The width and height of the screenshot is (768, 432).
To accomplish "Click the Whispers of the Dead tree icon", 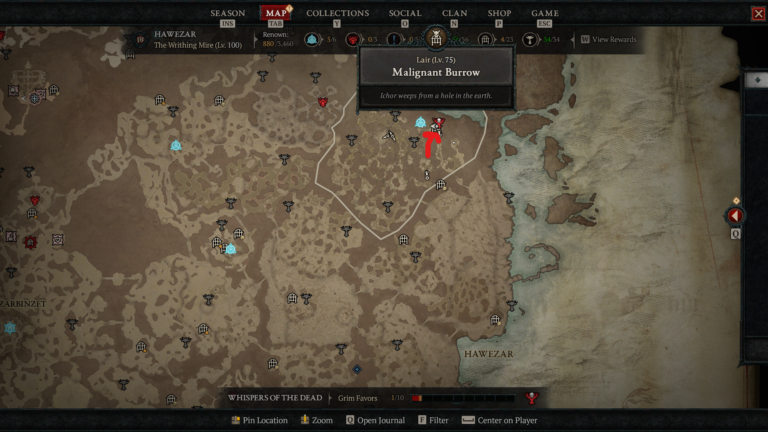I will (x=532, y=398).
